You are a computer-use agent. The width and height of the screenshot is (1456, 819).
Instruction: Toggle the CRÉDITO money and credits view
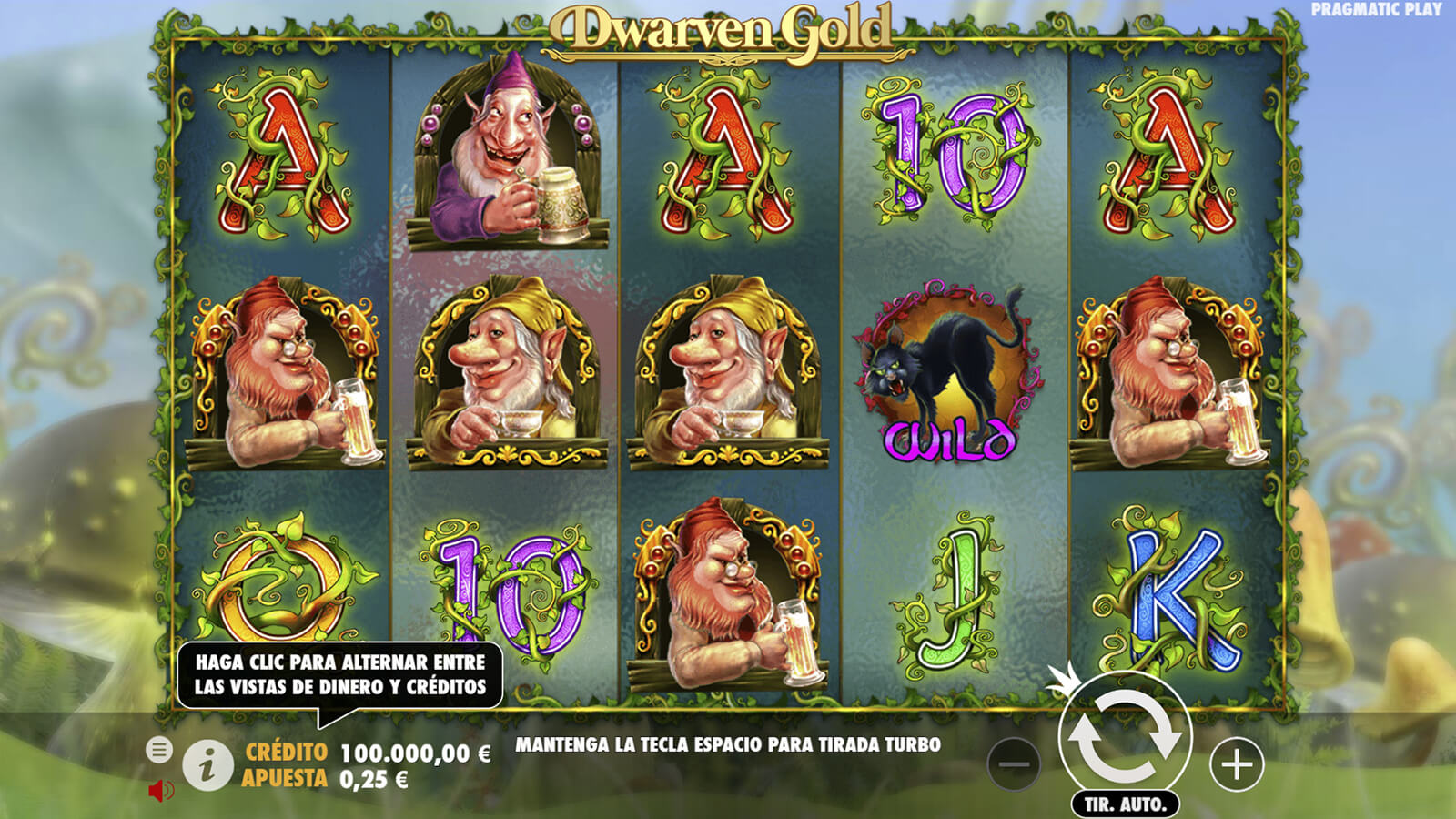[x=368, y=753]
